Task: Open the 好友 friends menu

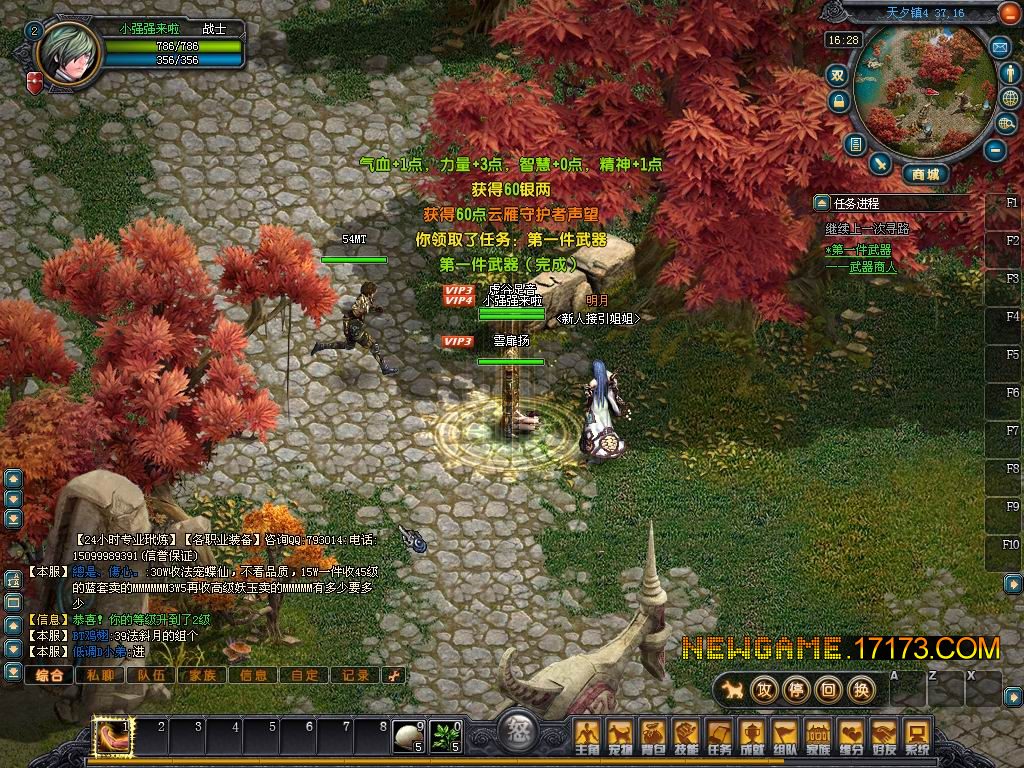Action: tap(884, 736)
